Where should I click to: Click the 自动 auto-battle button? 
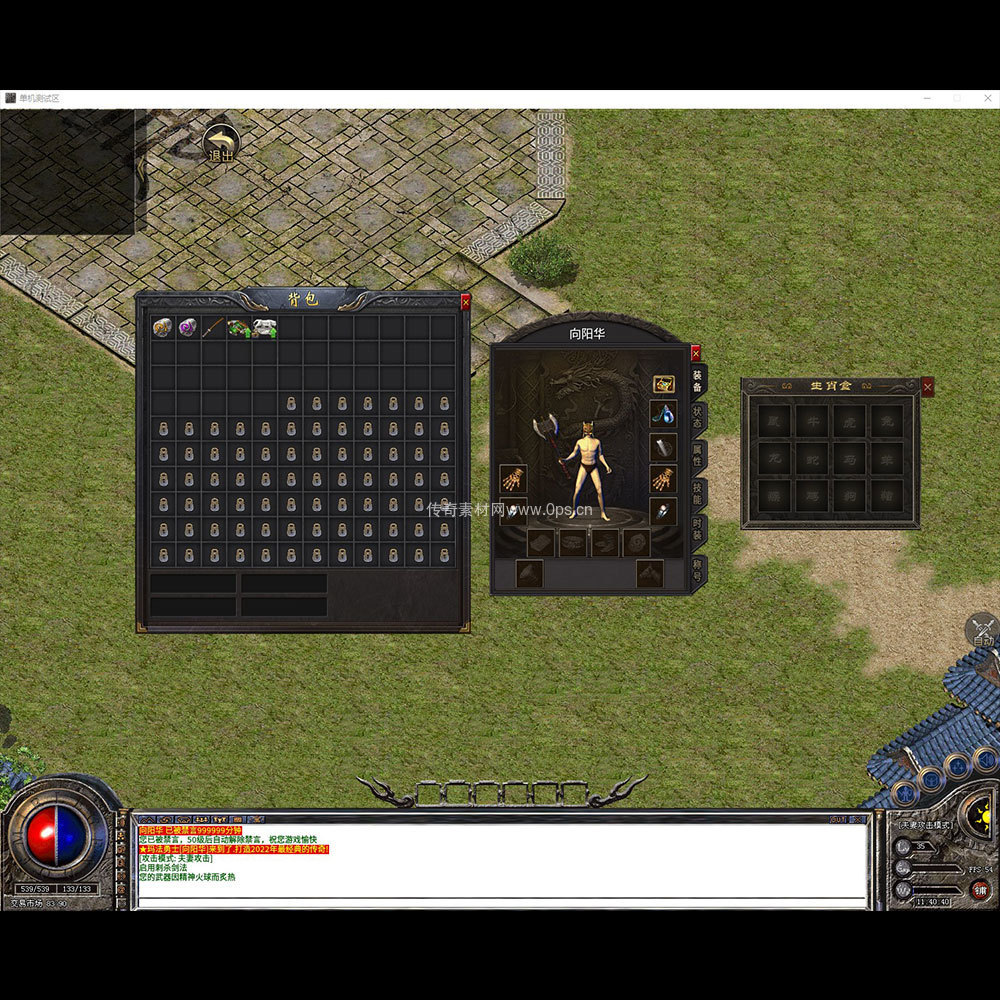(x=982, y=632)
